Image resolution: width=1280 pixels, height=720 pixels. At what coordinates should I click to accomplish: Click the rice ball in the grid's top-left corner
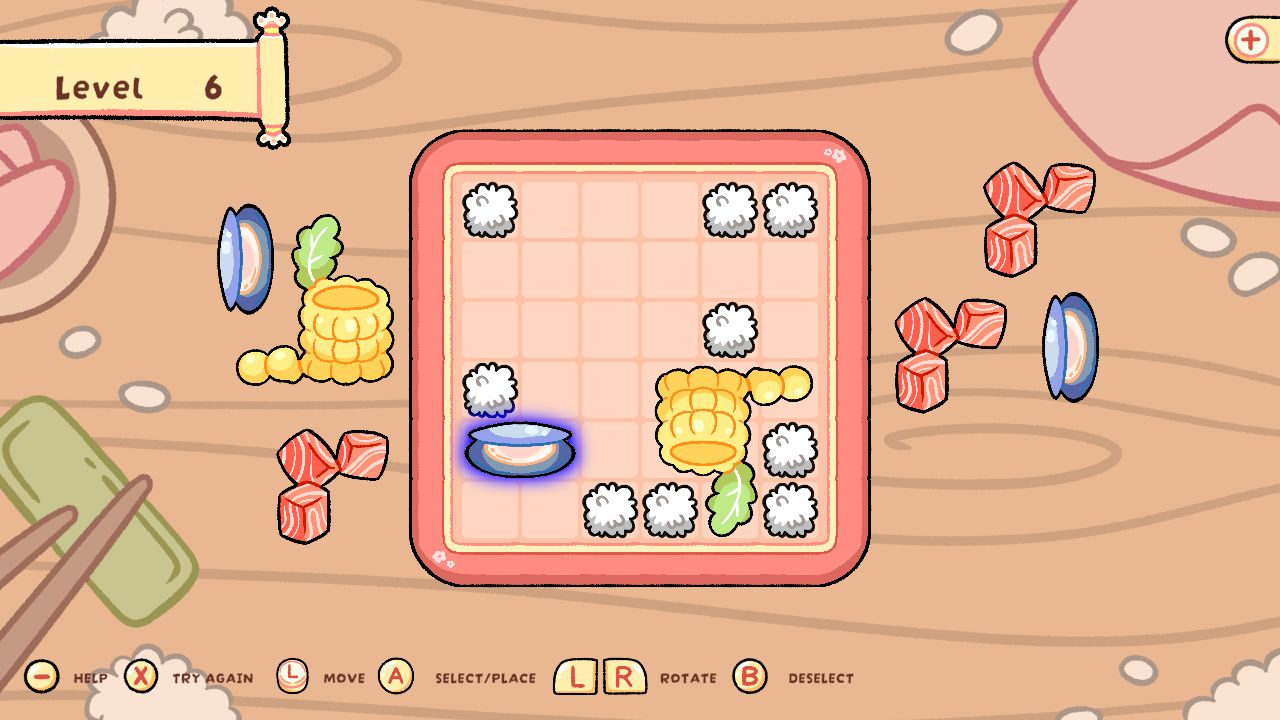click(487, 210)
